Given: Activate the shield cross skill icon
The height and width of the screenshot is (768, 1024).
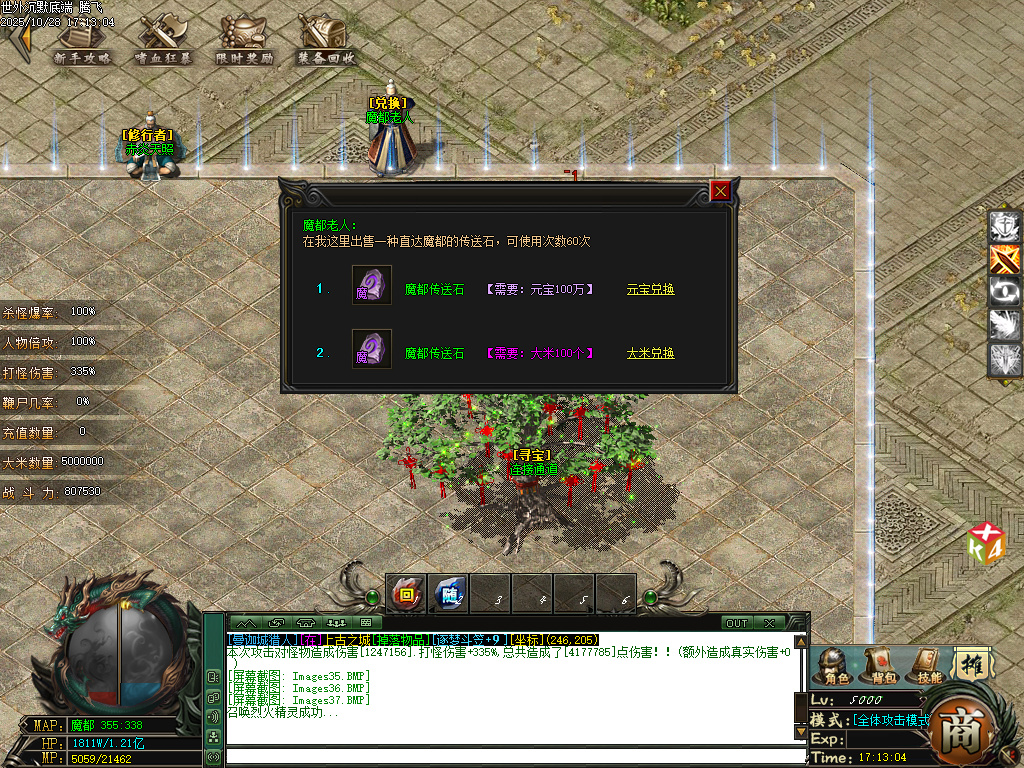Looking at the screenshot, I should [1005, 227].
